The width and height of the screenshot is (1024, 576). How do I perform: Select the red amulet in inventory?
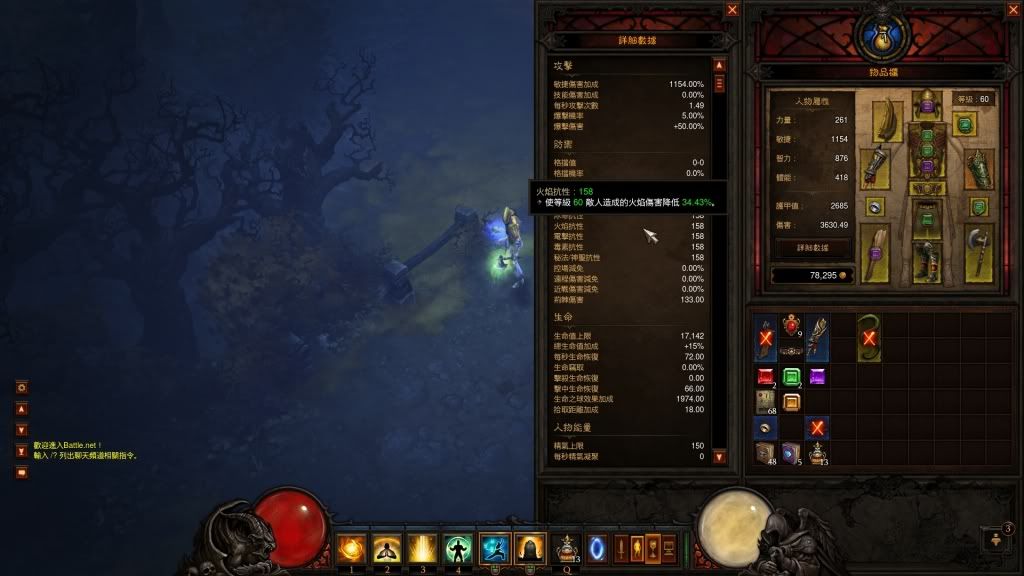[791, 325]
